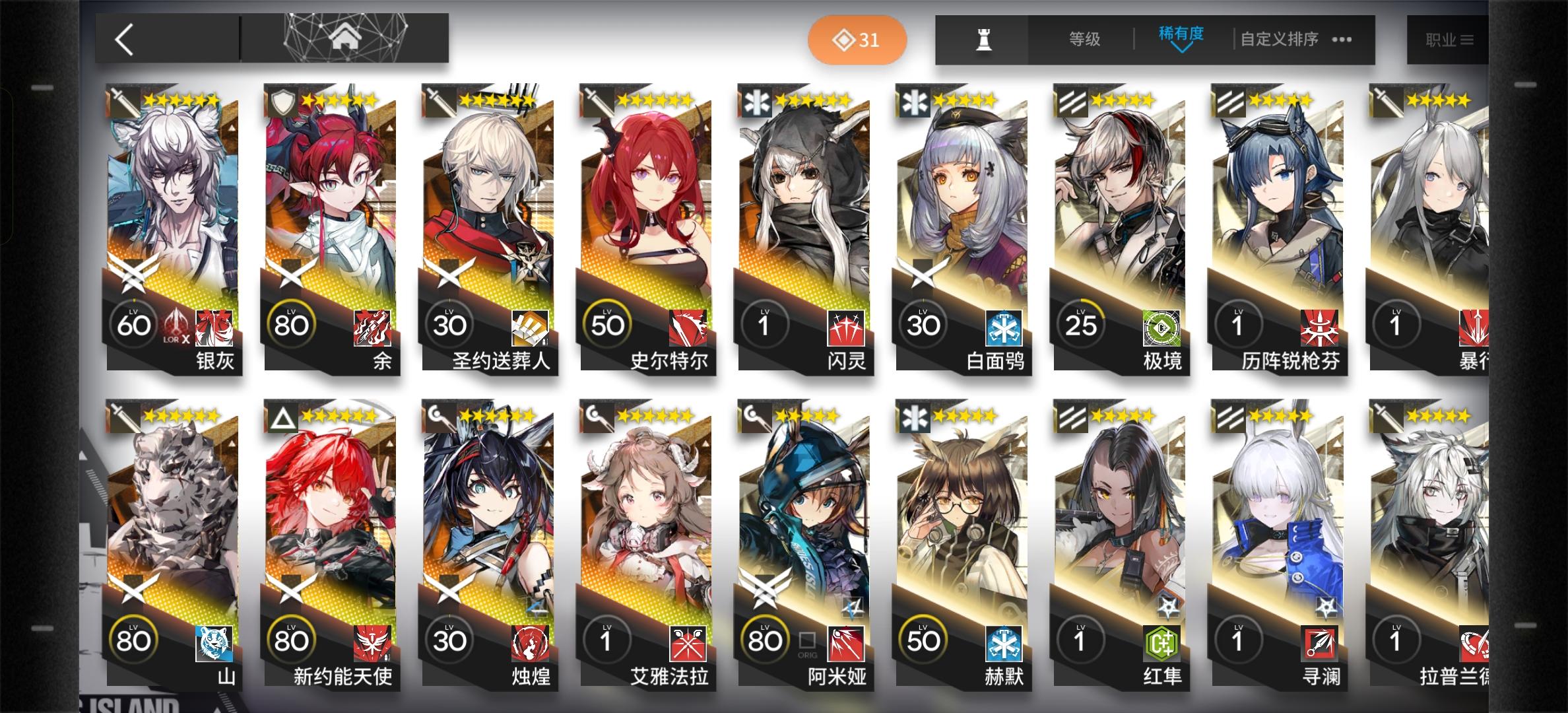This screenshot has height=713, width=1568.
Task: Open the 职业 class filter menu
Action: 1451,38
